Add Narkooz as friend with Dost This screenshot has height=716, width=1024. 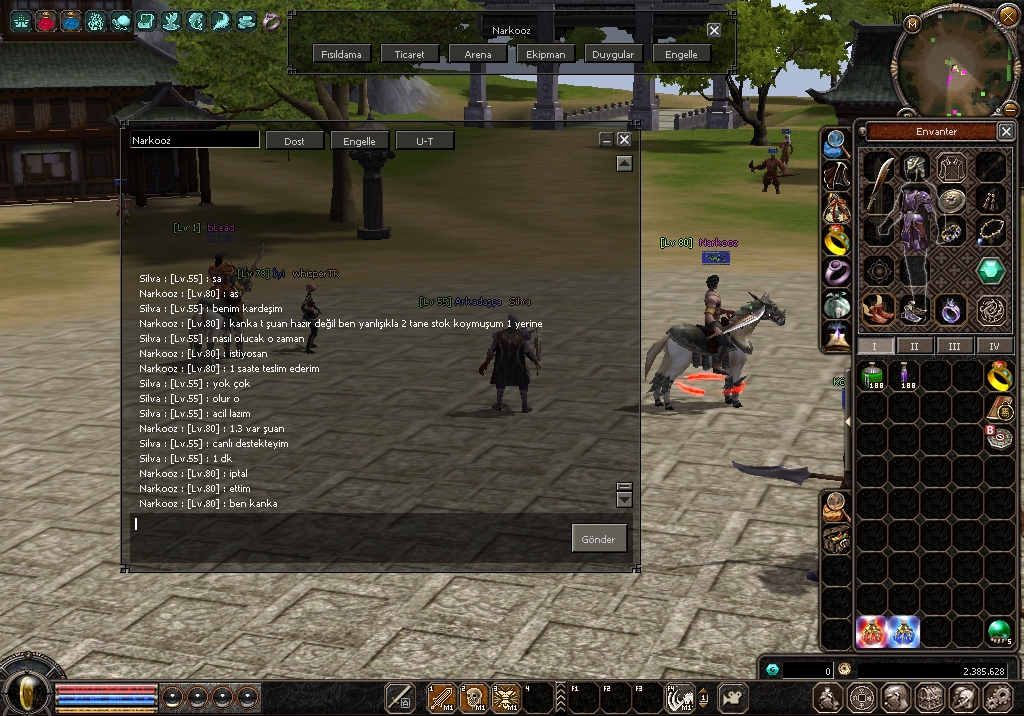pos(294,141)
